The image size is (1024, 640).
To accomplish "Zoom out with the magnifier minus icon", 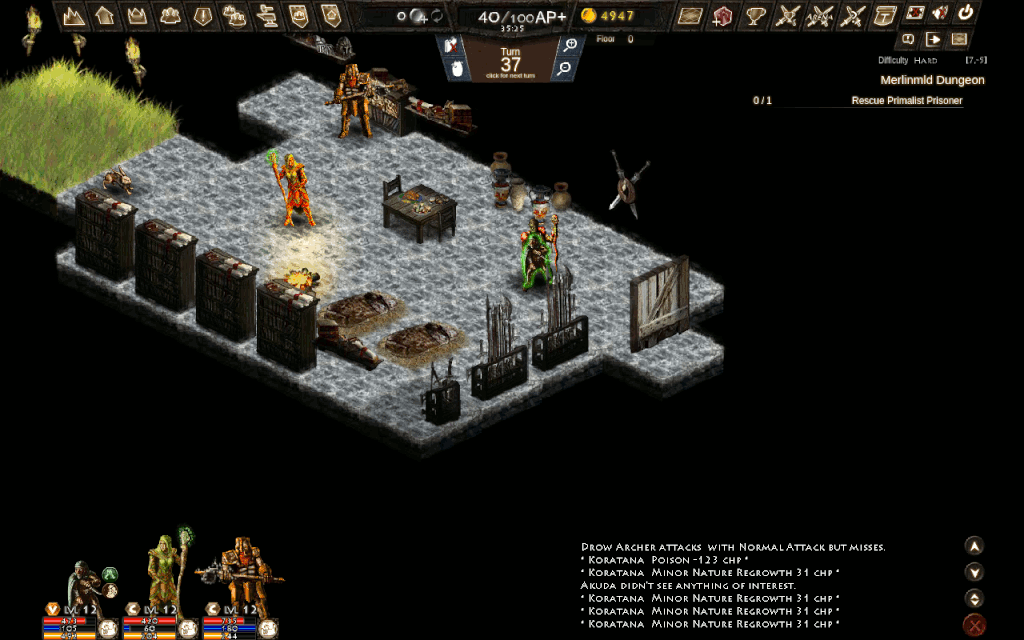I will 565,68.
